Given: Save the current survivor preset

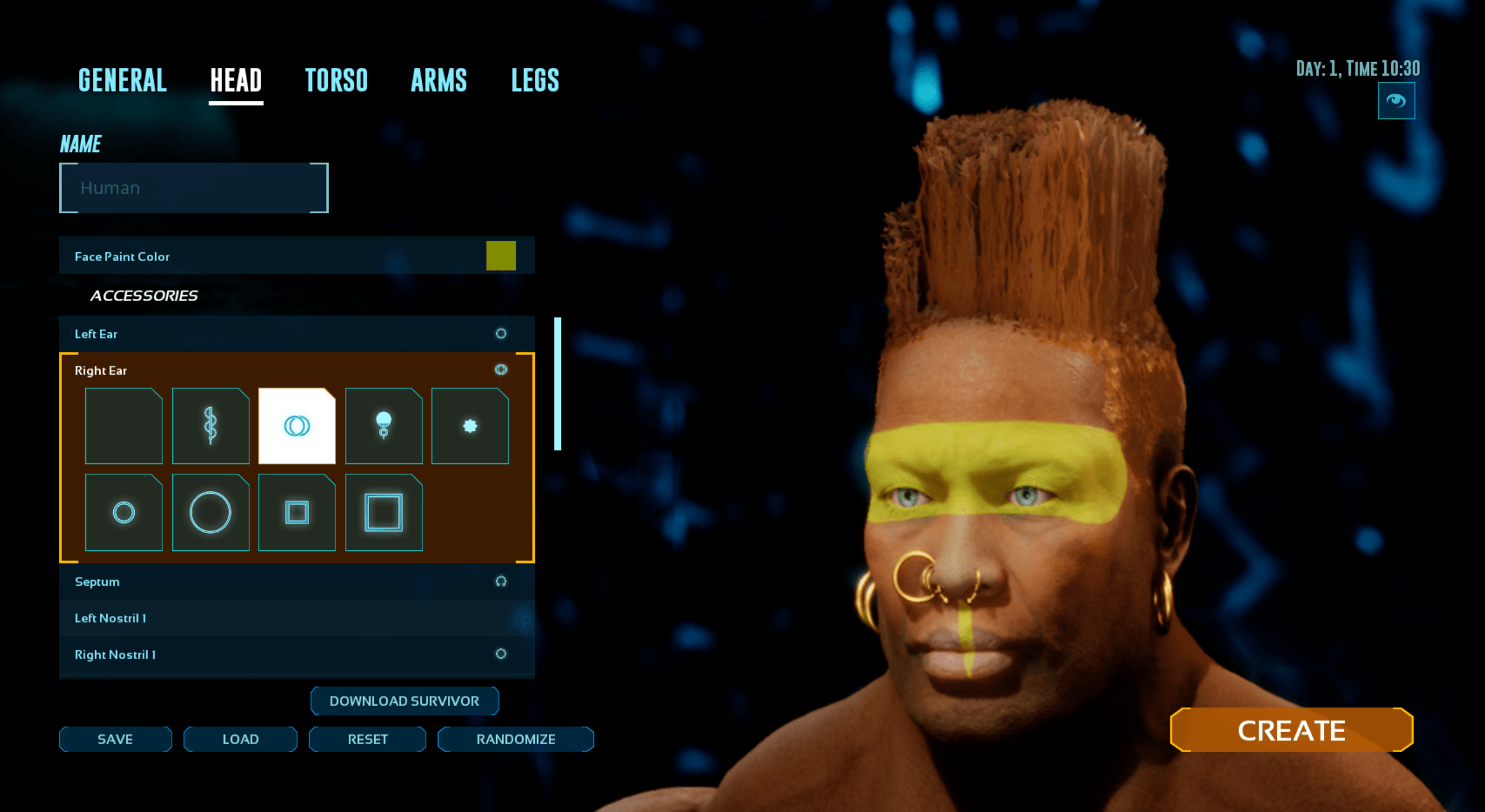Looking at the screenshot, I should pos(115,739).
